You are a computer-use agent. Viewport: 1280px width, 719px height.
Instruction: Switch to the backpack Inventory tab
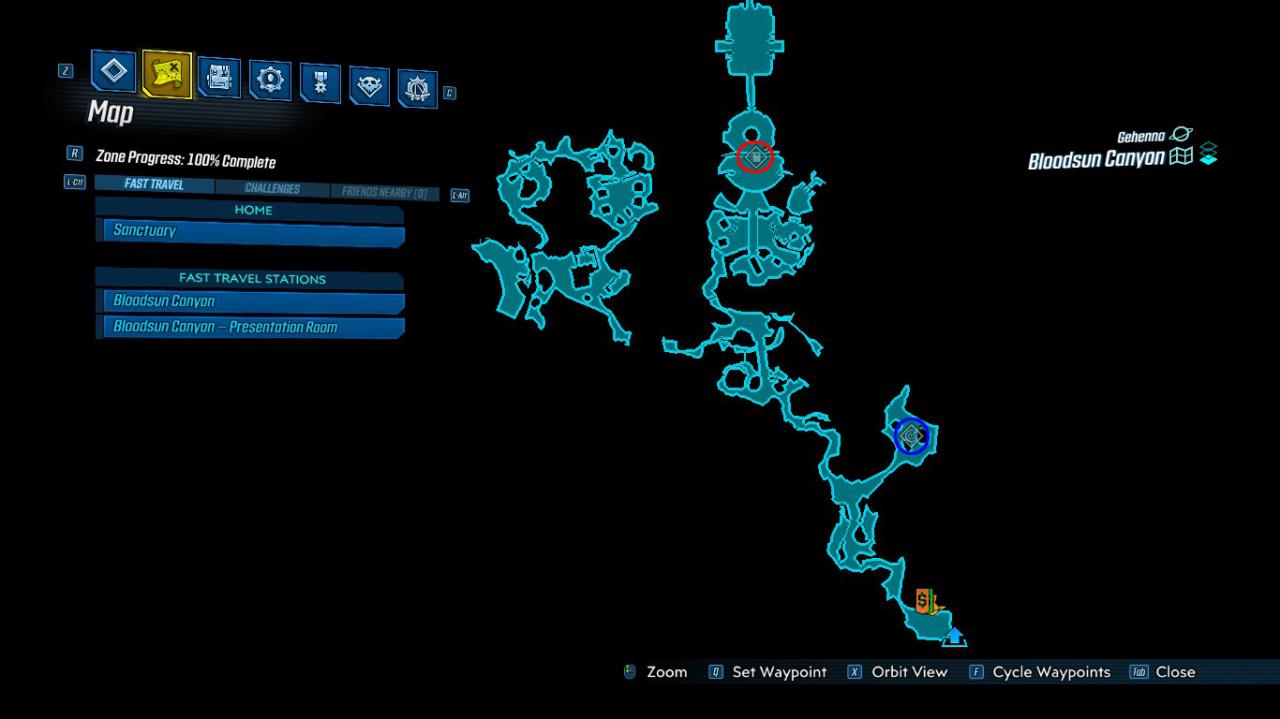click(219, 78)
